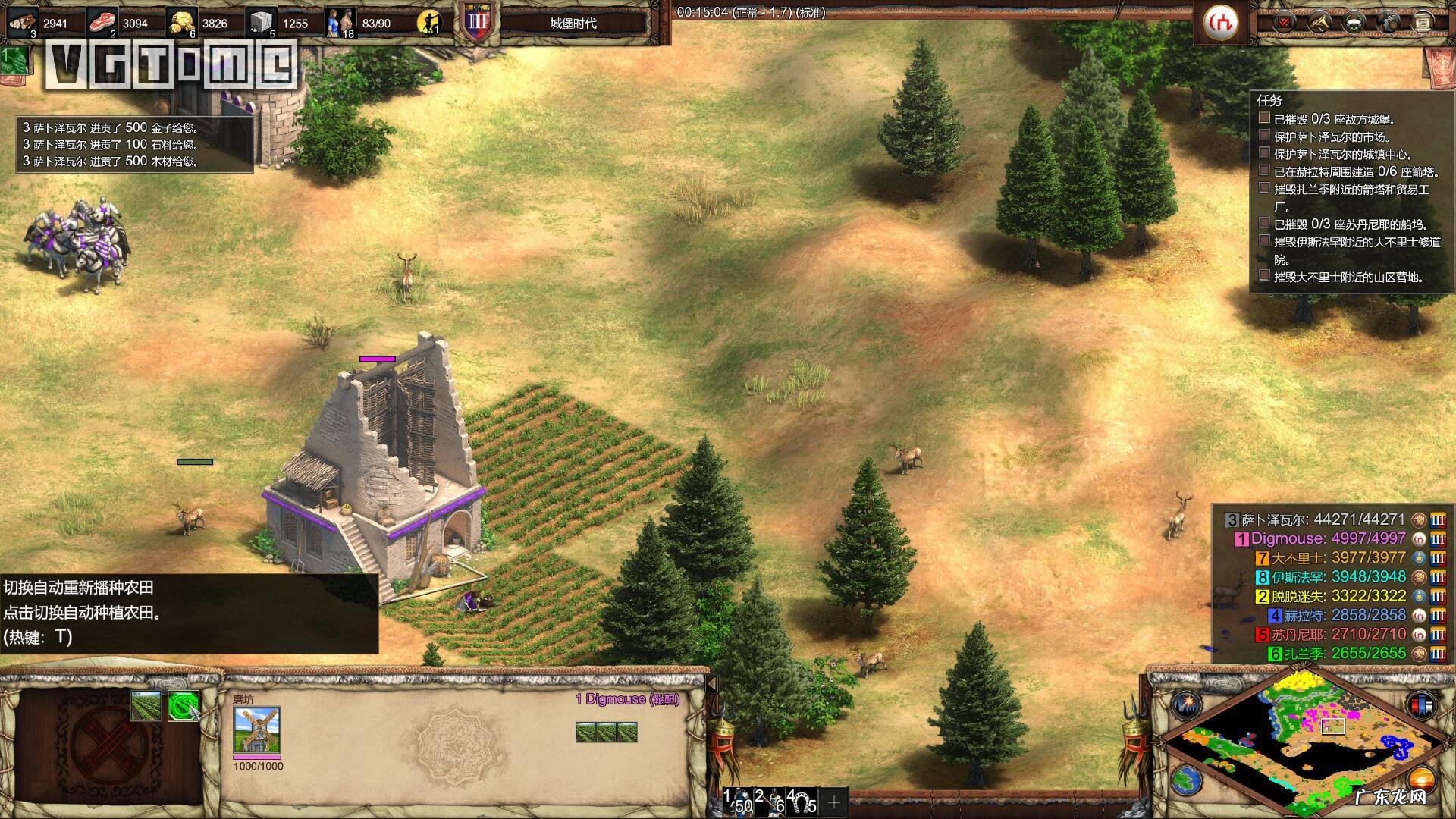
Task: Toggle the minimap flags colour mode button
Action: click(1422, 705)
